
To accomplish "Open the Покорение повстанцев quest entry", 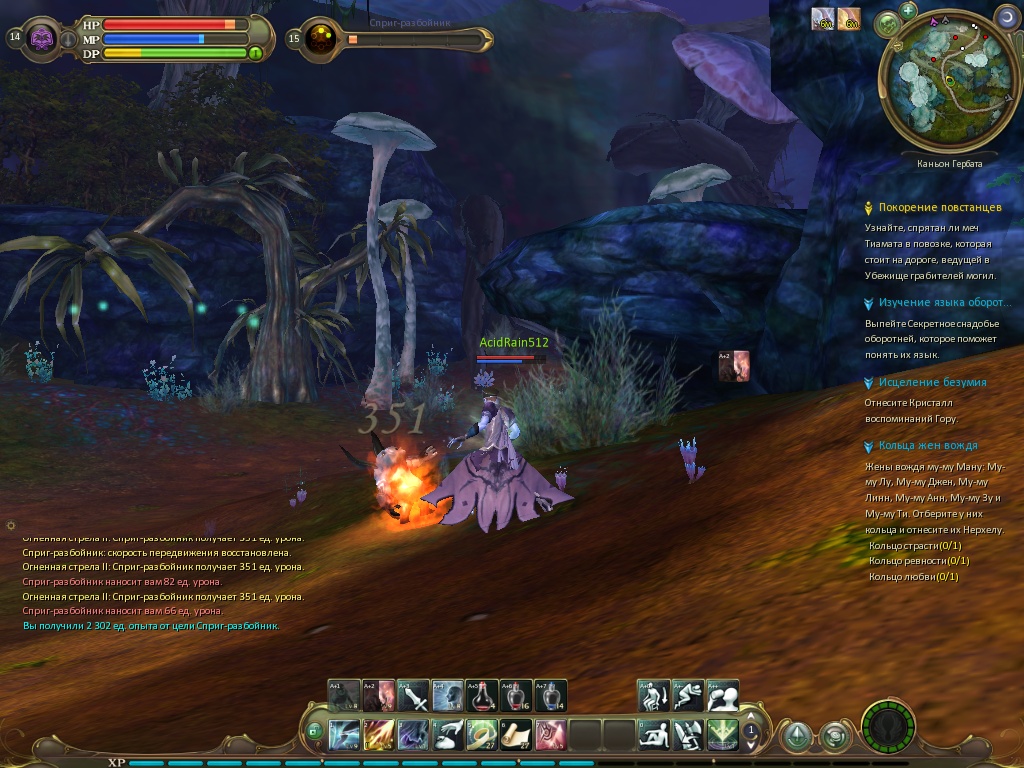I will pyautogui.click(x=939, y=208).
